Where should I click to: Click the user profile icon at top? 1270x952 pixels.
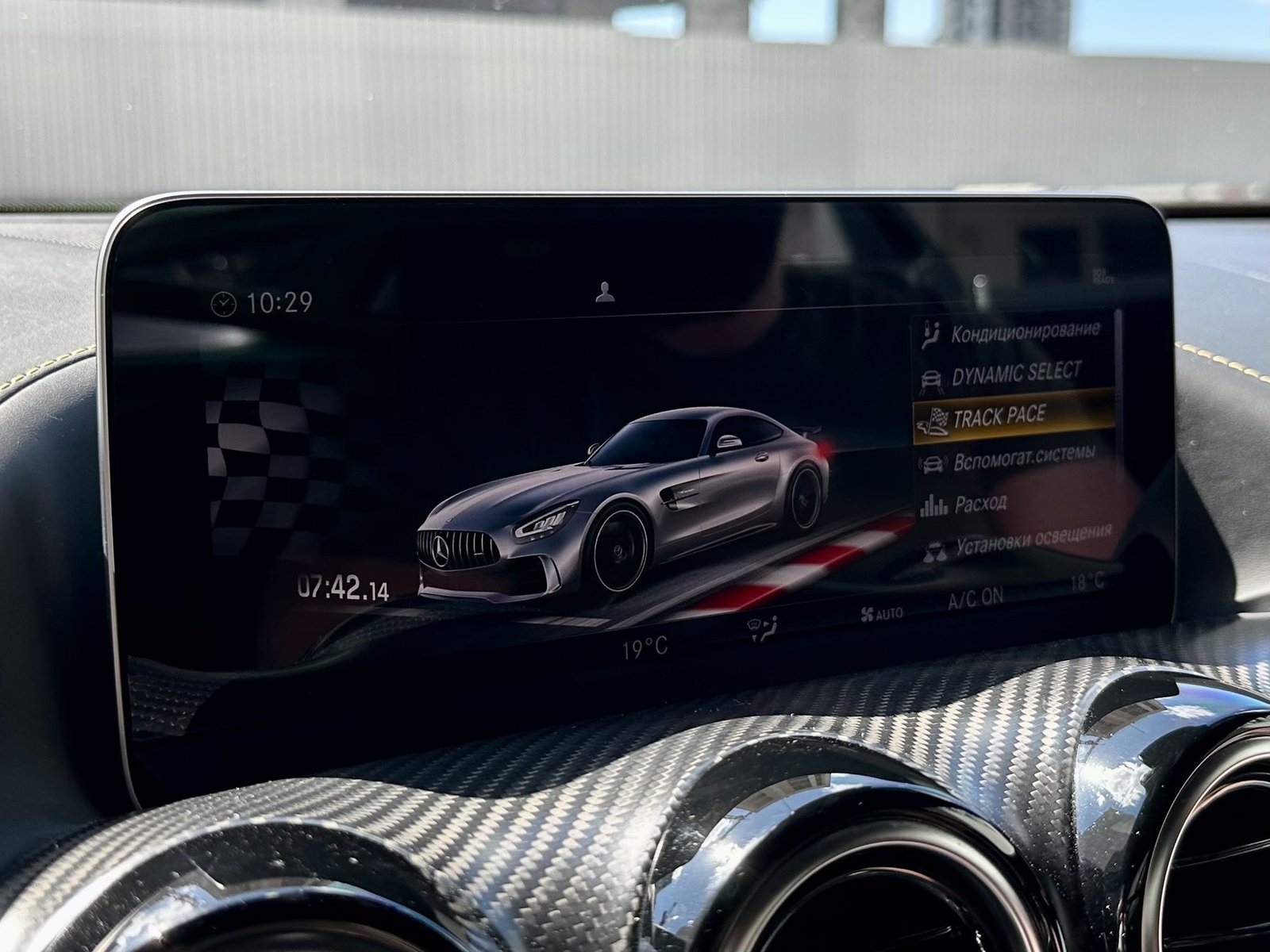pos(606,292)
